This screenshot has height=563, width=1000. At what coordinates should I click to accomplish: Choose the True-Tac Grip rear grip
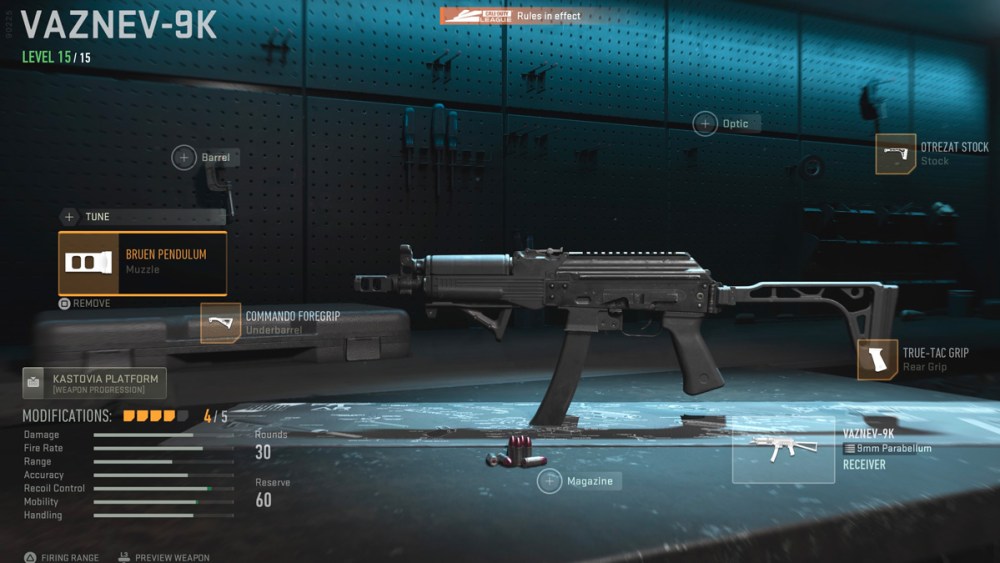pyautogui.click(x=877, y=360)
